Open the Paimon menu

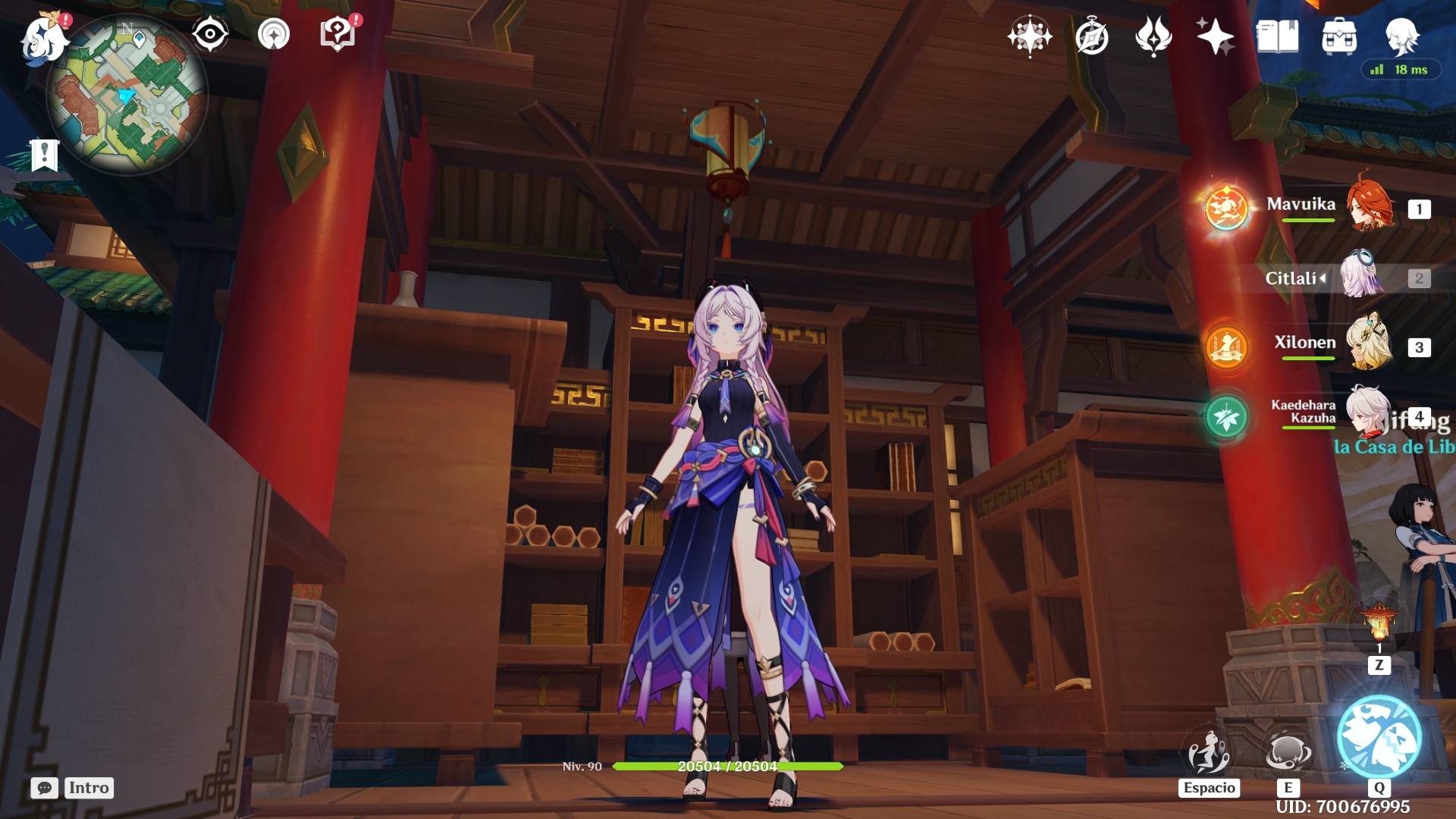43,38
